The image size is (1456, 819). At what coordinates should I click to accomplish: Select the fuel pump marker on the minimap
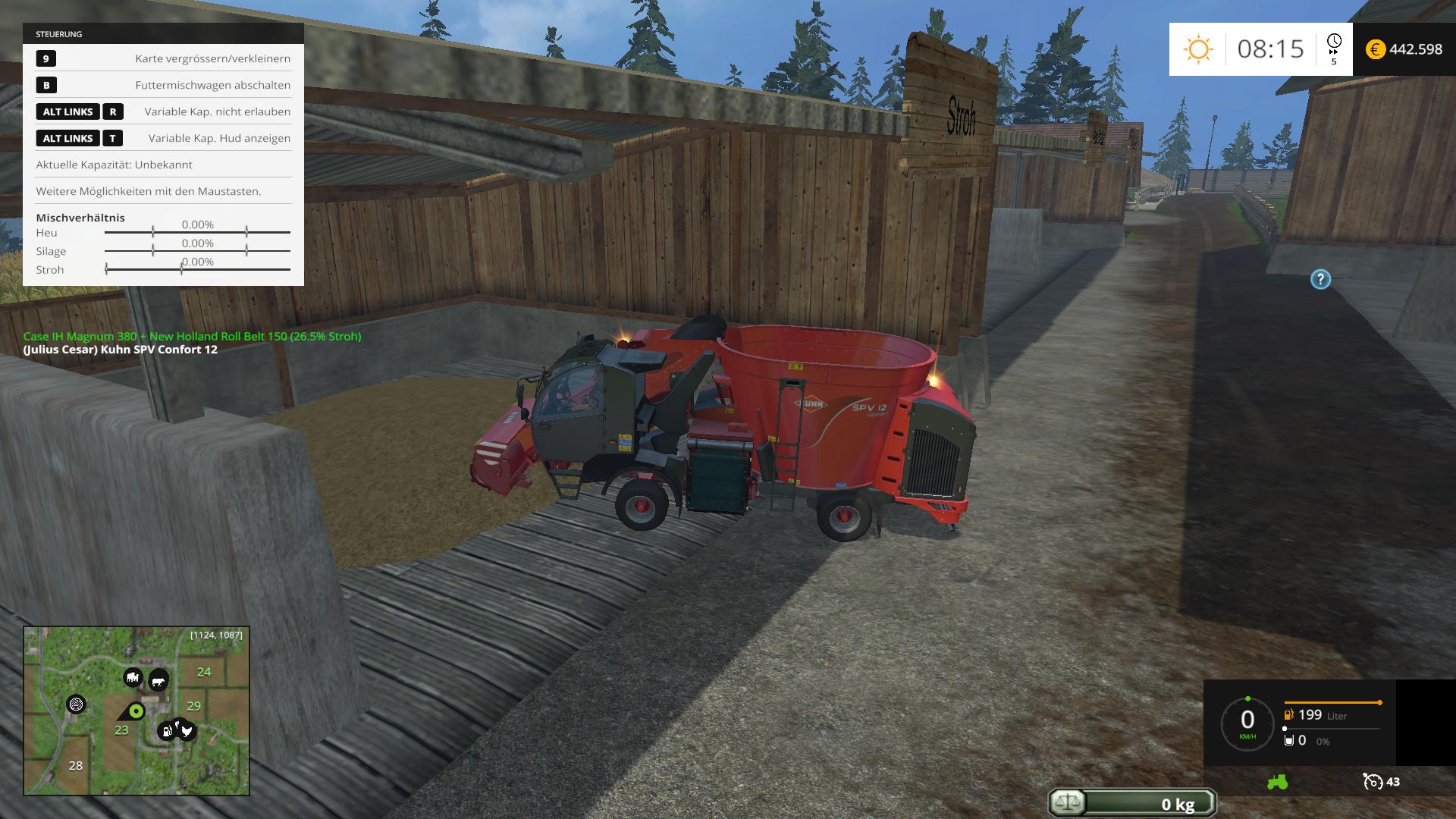coord(166,731)
